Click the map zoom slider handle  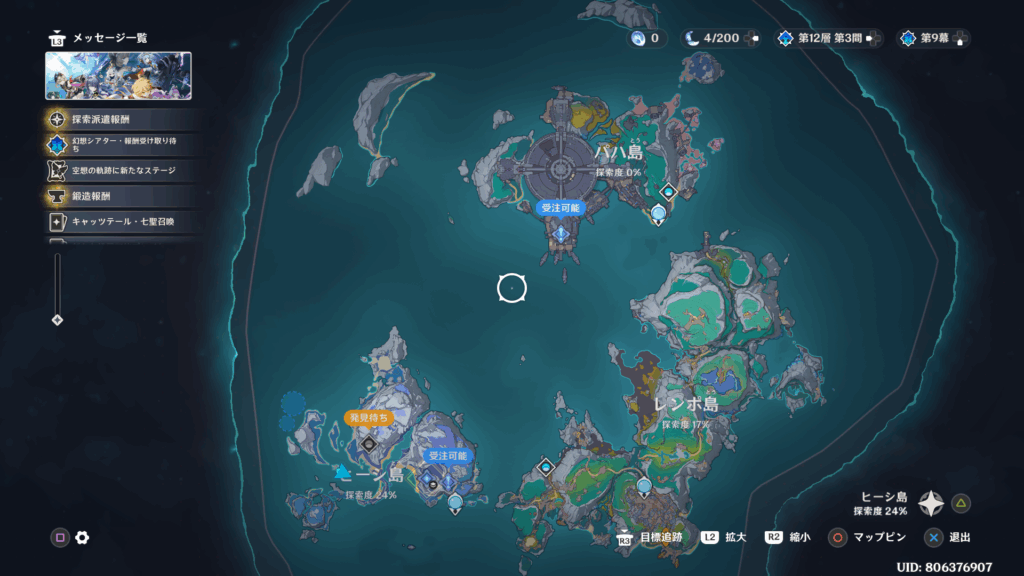point(57,320)
